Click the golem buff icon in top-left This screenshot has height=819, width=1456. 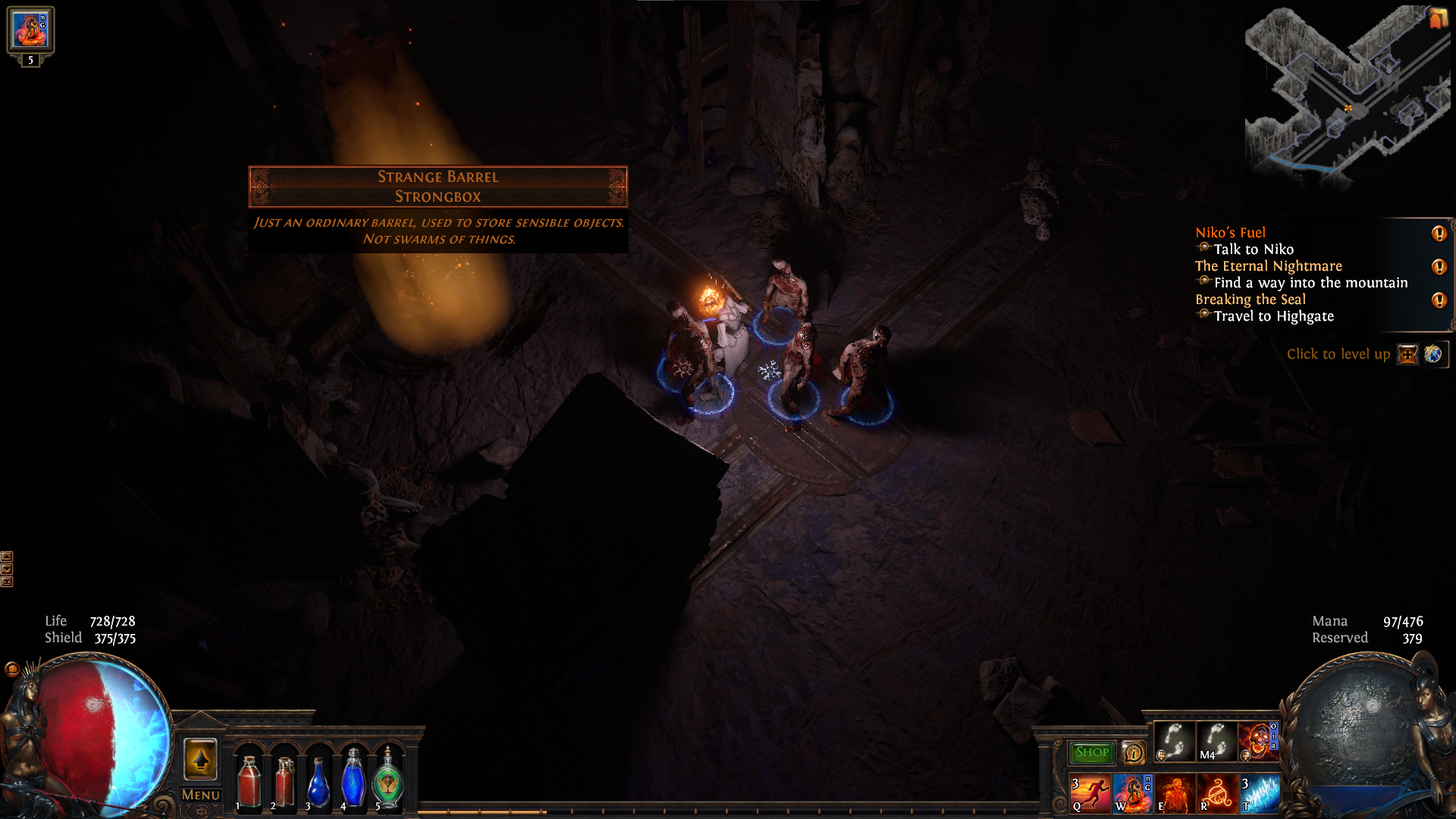coord(30,30)
